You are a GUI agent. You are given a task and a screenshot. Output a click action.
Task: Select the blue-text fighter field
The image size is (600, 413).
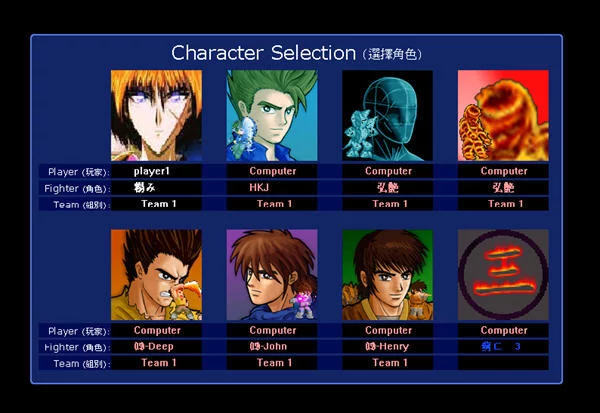click(503, 346)
